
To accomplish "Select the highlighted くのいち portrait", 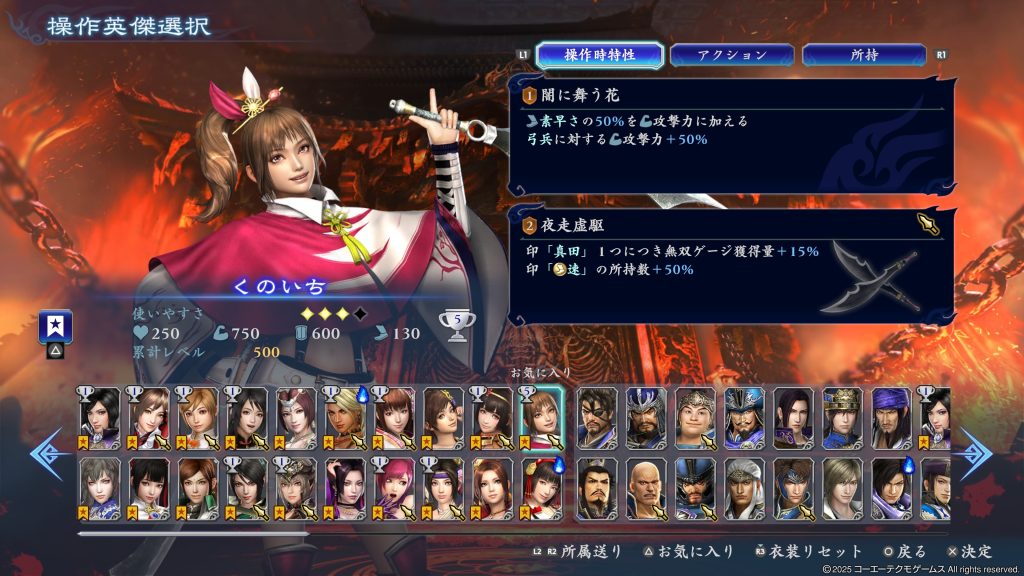I will coord(541,417).
